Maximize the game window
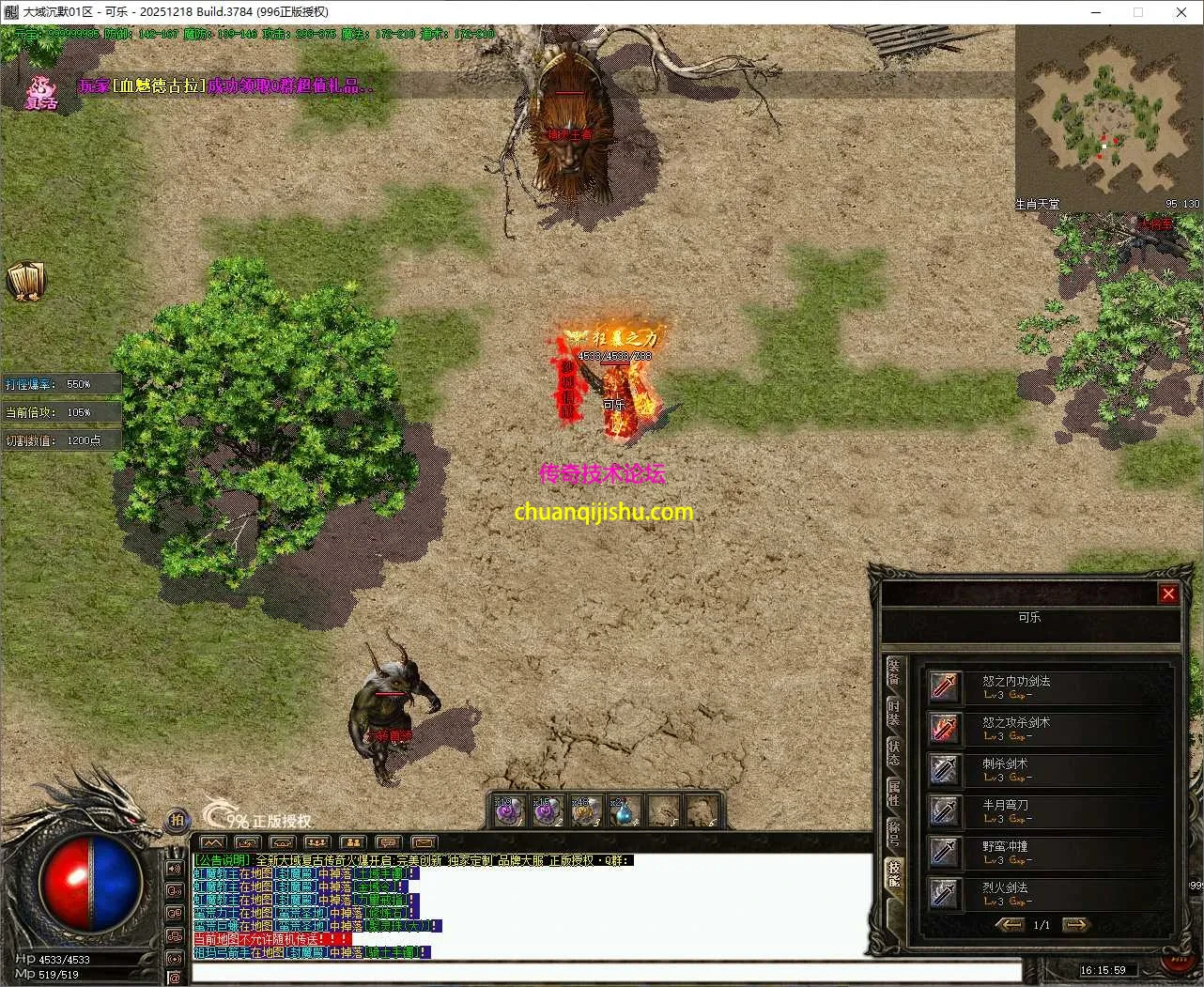The width and height of the screenshot is (1204, 987). tap(1138, 12)
